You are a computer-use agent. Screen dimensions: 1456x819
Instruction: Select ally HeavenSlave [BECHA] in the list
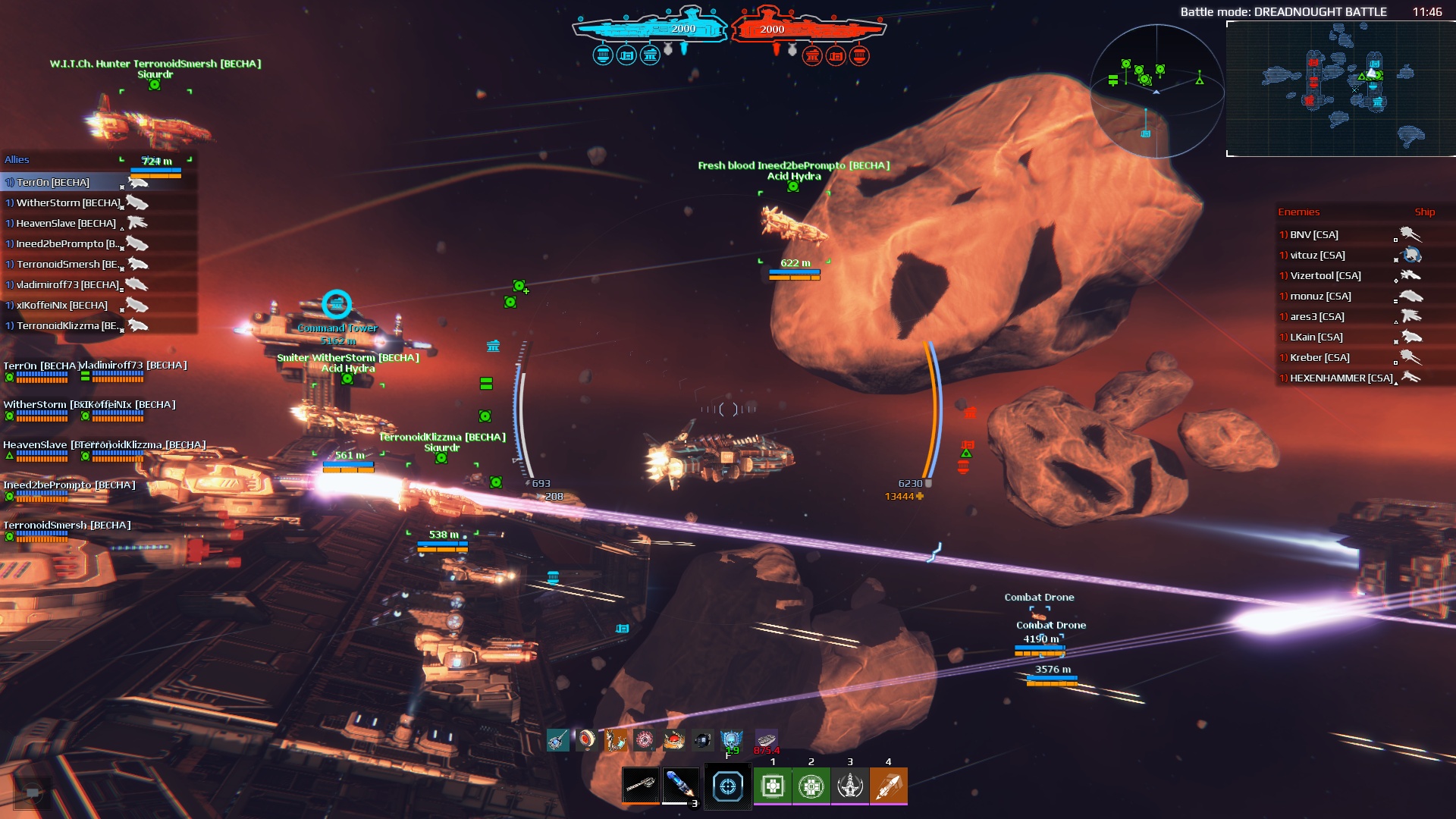[x=66, y=224]
